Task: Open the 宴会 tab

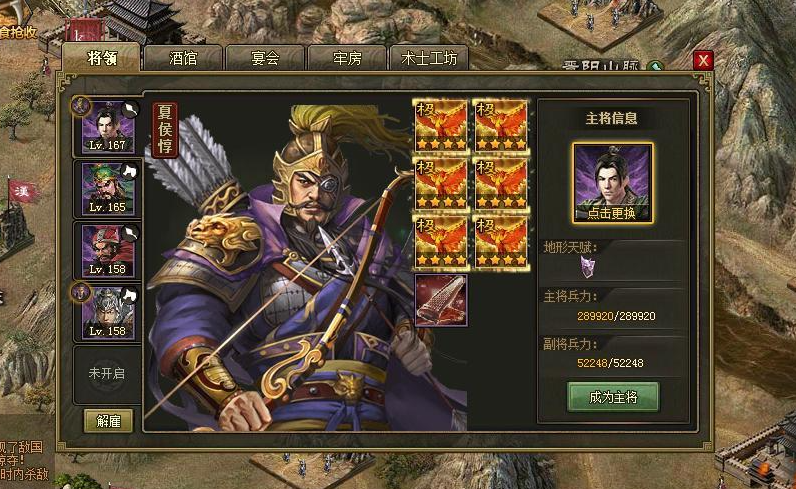Action: 265,58
